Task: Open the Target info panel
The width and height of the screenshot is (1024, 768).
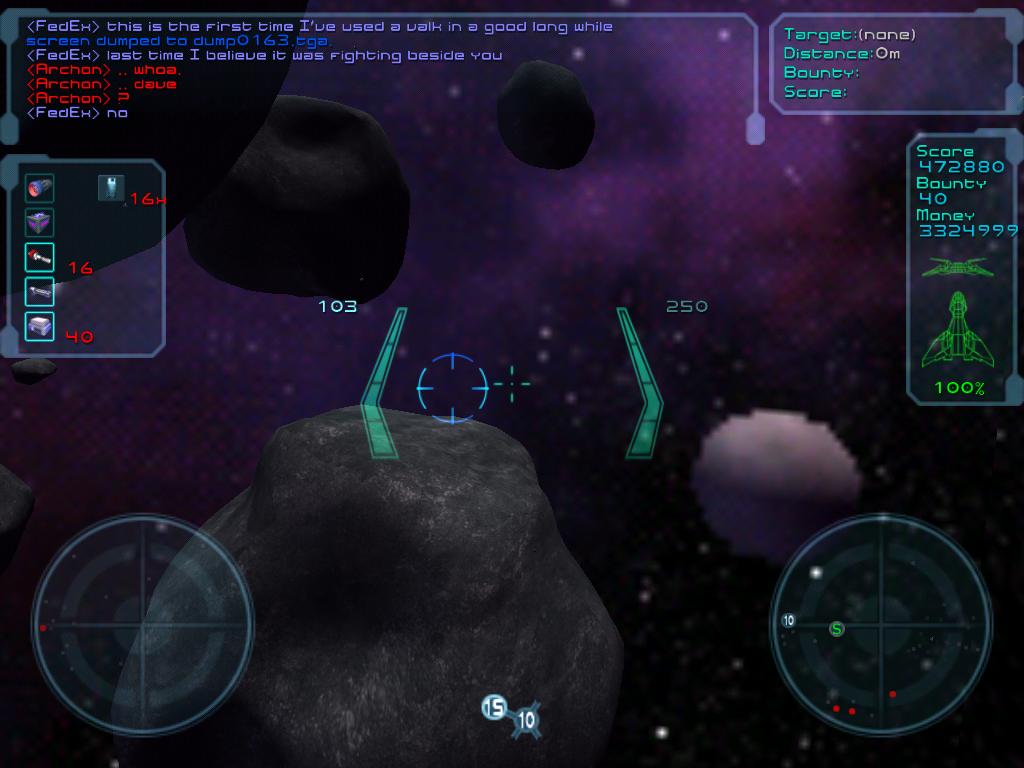Action: coord(892,63)
